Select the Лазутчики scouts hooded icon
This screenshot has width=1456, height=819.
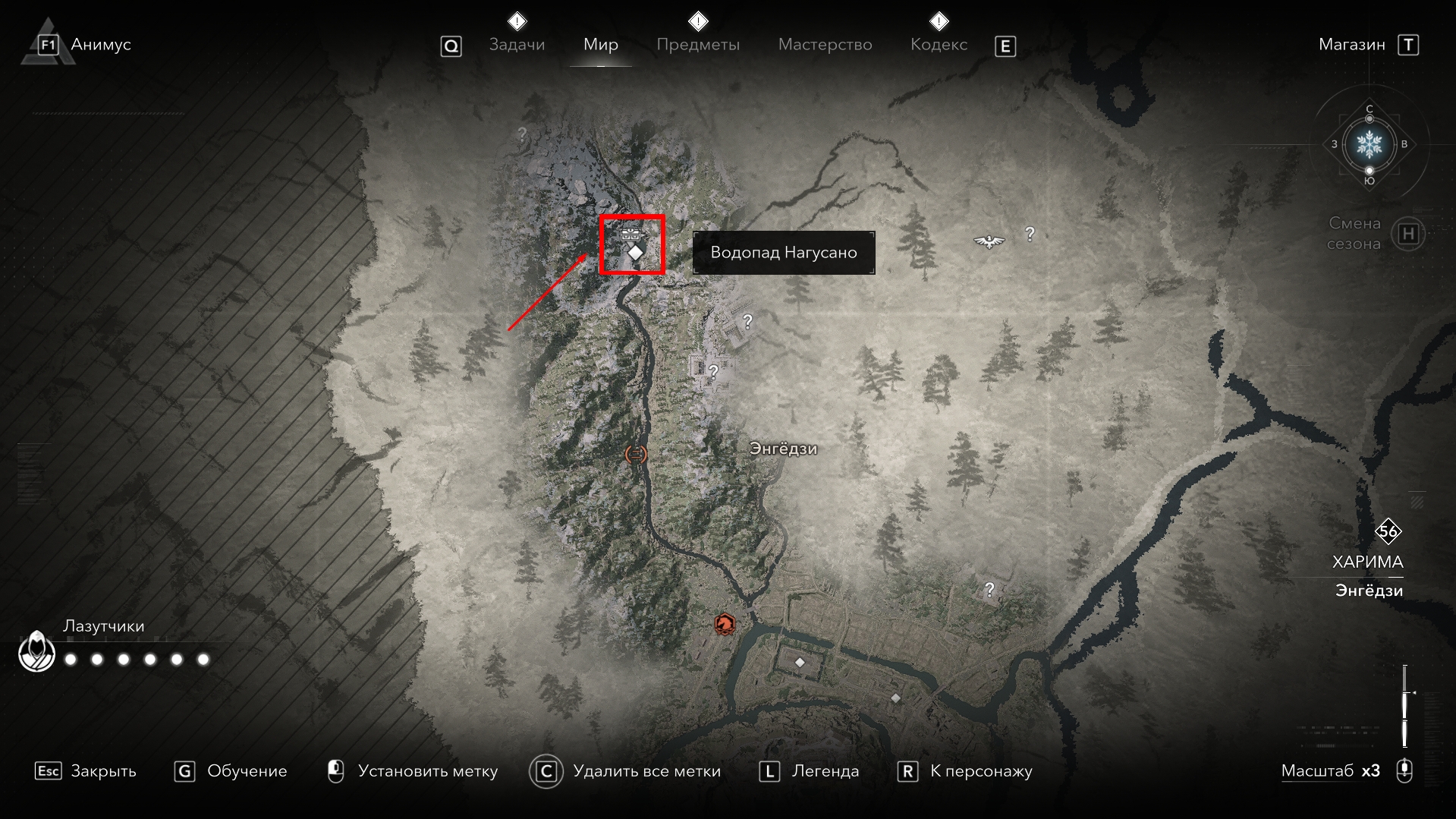[36, 653]
